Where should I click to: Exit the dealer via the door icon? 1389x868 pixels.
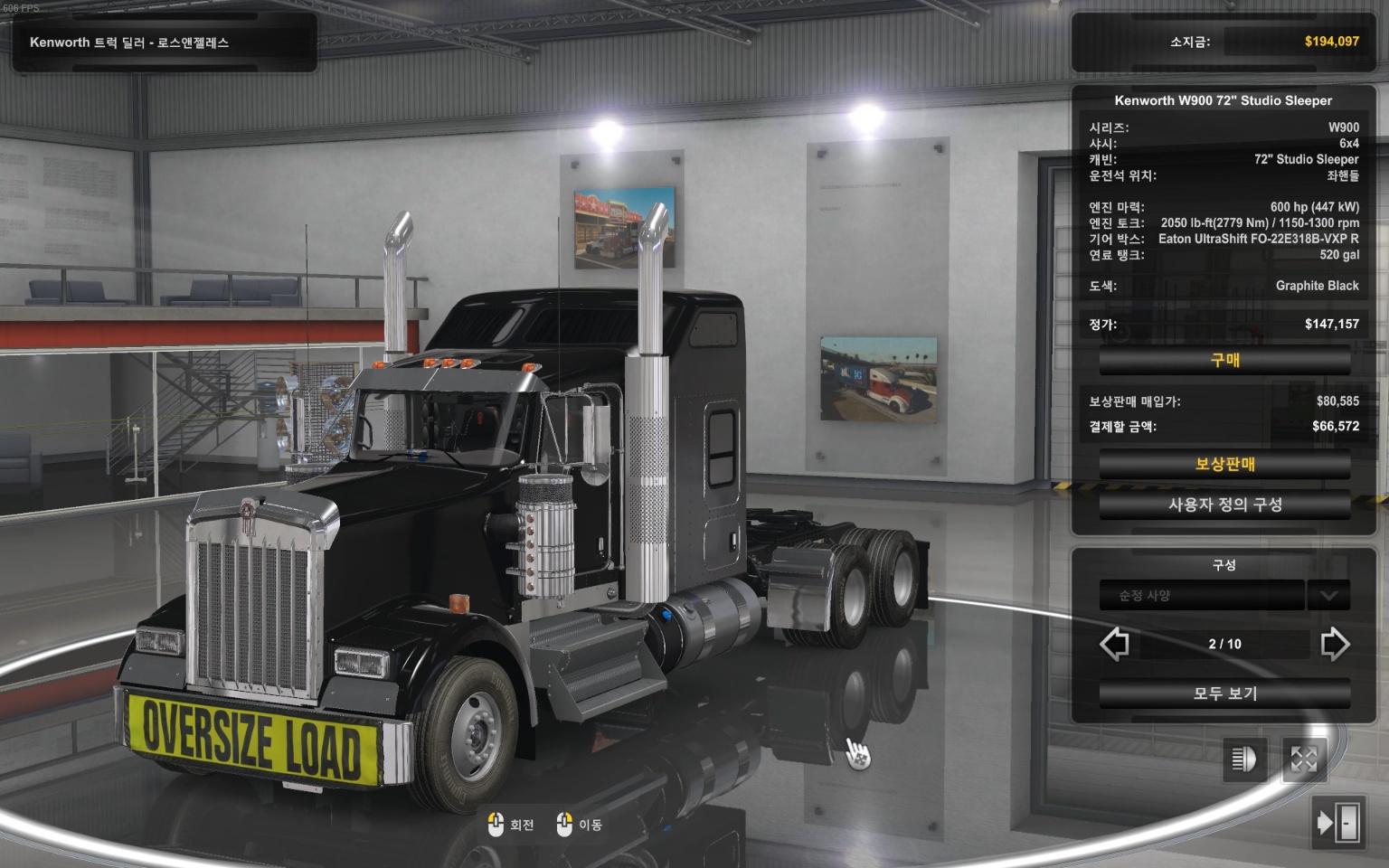(1338, 823)
